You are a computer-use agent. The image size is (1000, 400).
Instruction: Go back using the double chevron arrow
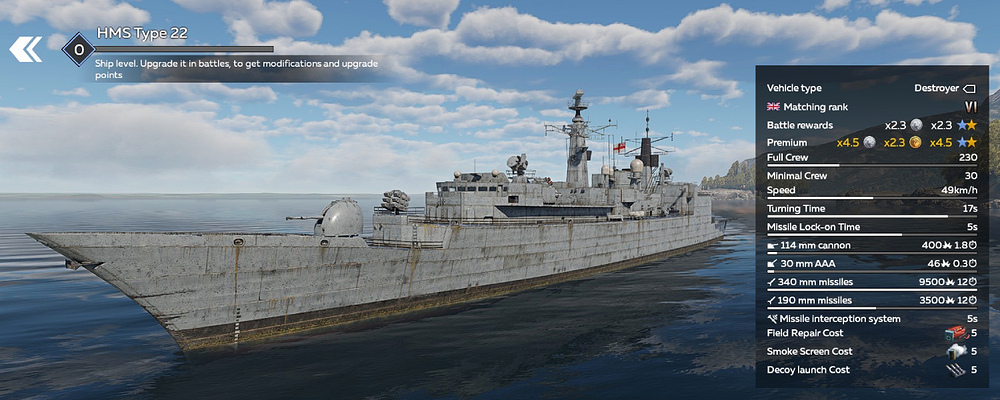pos(26,49)
